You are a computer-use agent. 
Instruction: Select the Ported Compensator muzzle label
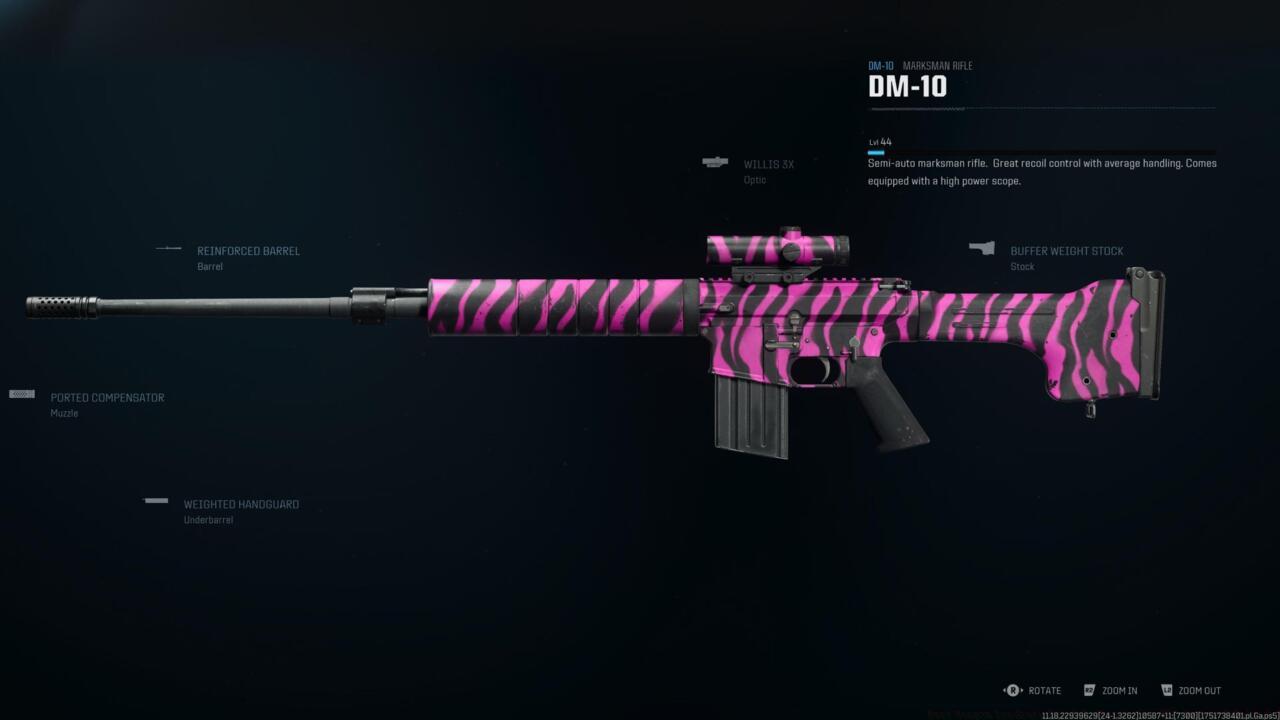click(106, 397)
